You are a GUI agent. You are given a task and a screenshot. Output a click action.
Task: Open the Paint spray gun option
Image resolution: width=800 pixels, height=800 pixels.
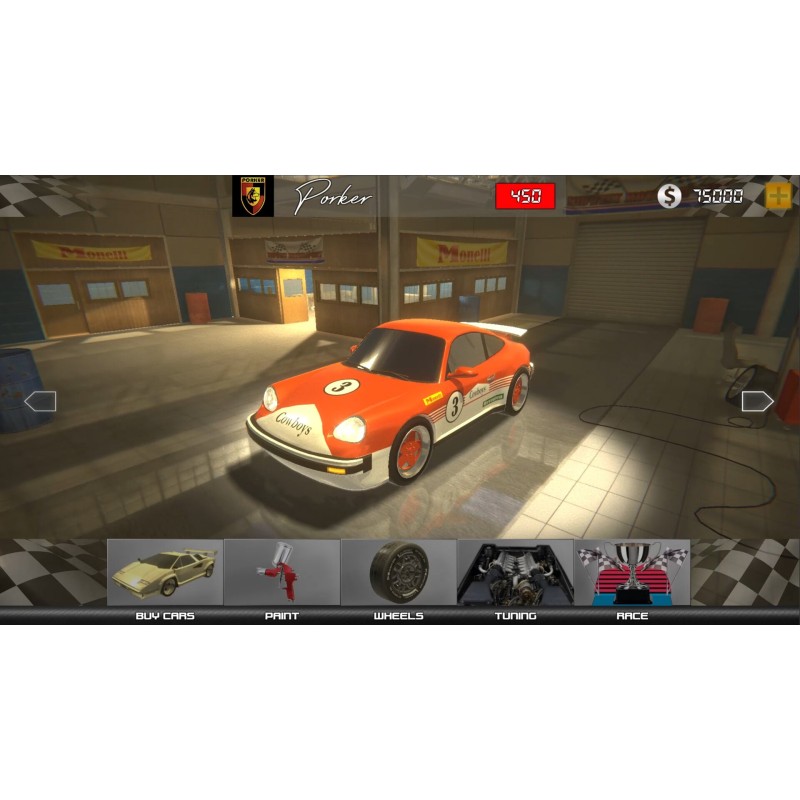pyautogui.click(x=282, y=573)
